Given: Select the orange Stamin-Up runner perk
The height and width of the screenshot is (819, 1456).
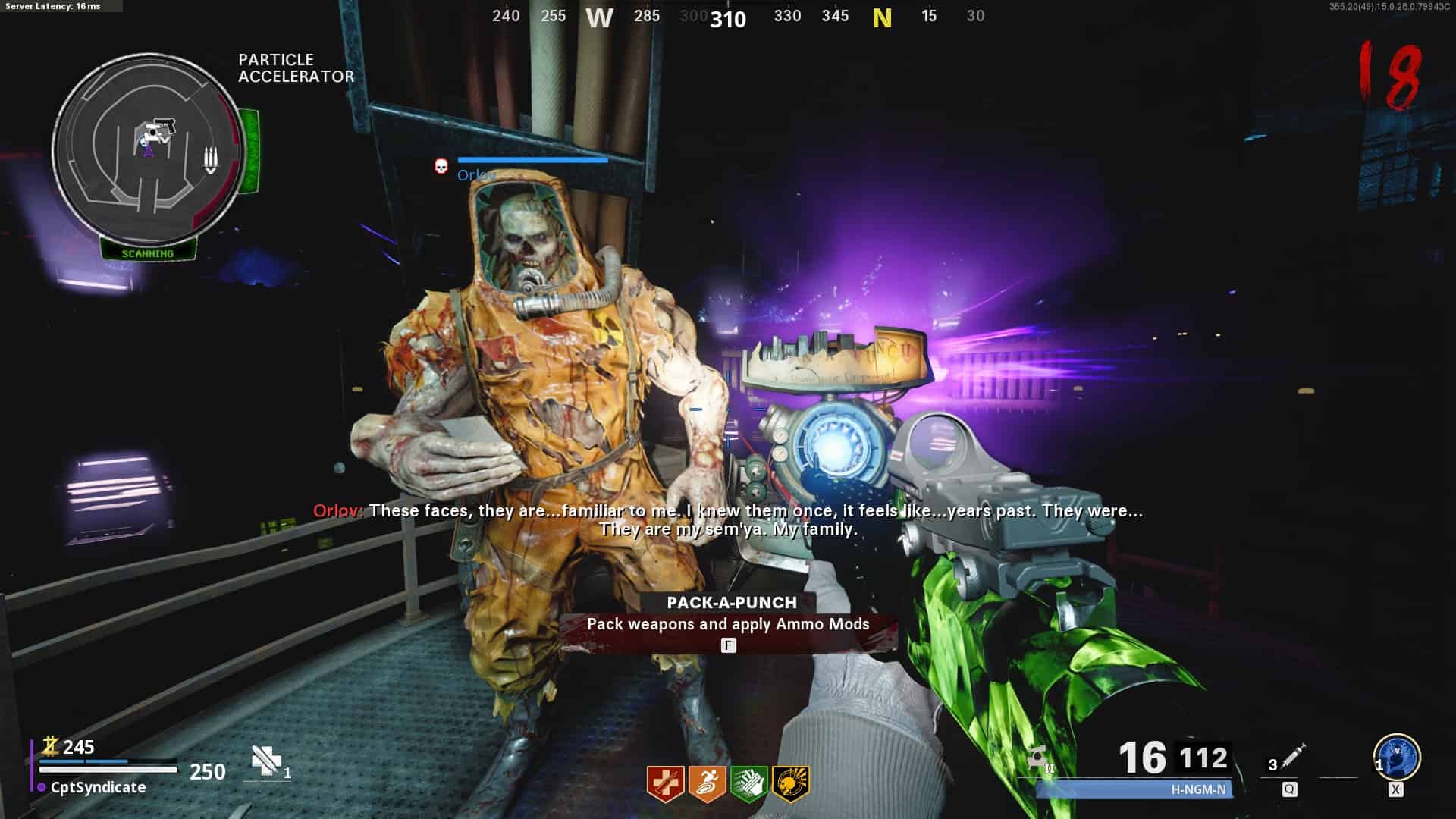Looking at the screenshot, I should click(707, 783).
